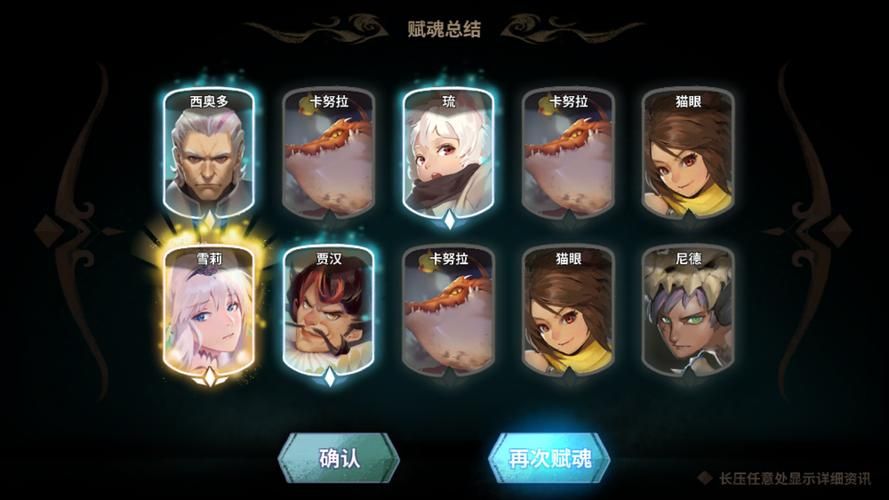View the 尼德 character card
This screenshot has width=889, height=500.
[687, 311]
